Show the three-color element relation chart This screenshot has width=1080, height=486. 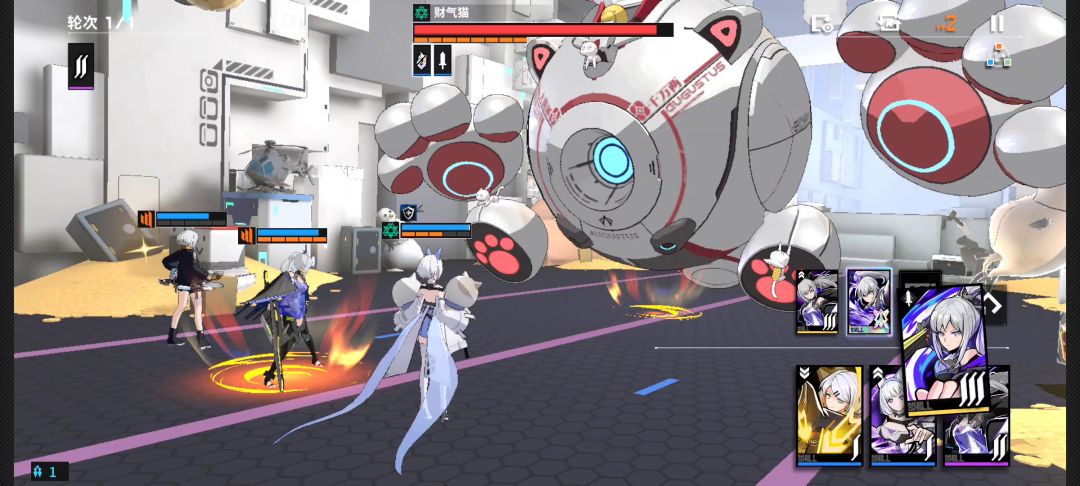click(998, 55)
